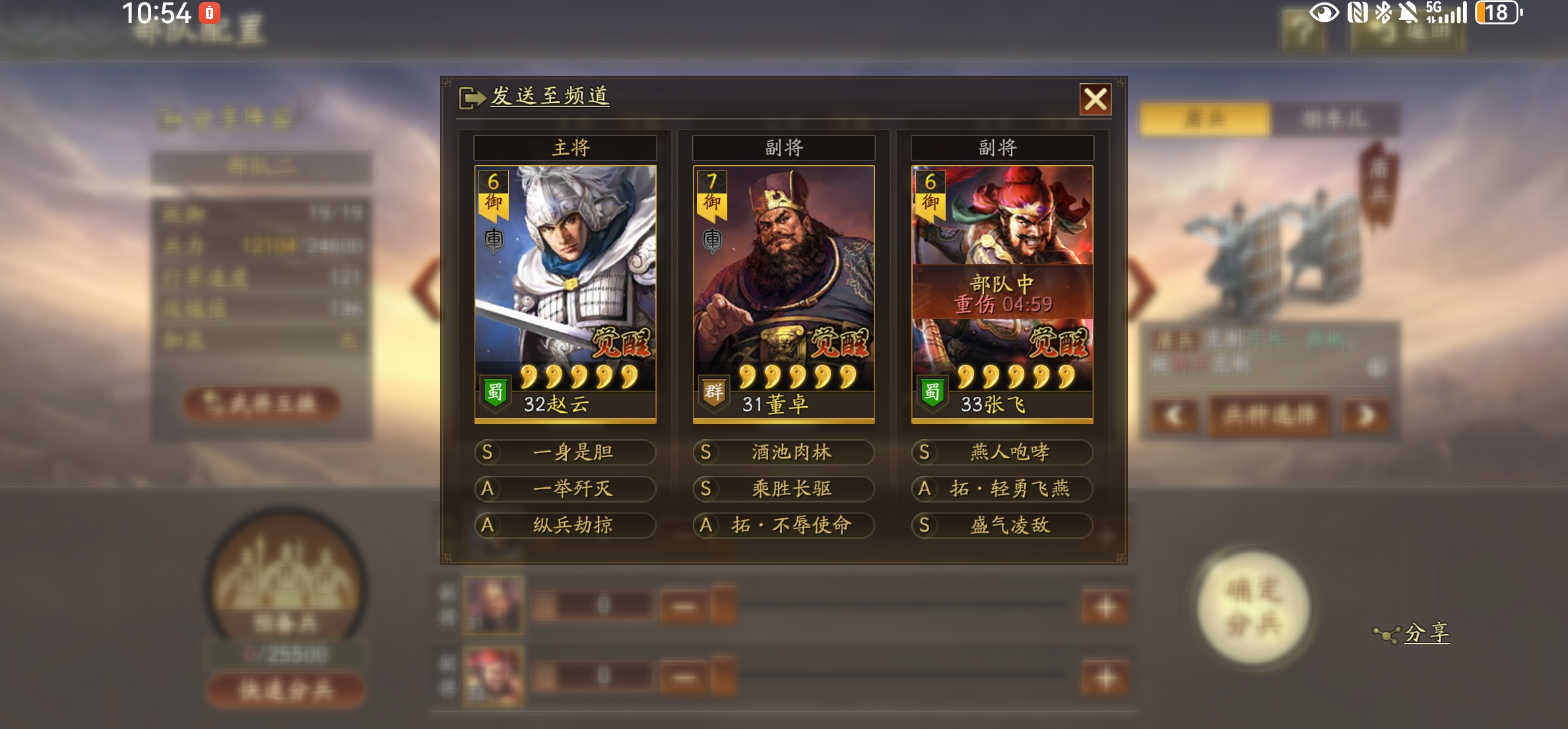View the 纵兵劫掠 skill
The width and height of the screenshot is (1568, 729).
point(565,526)
